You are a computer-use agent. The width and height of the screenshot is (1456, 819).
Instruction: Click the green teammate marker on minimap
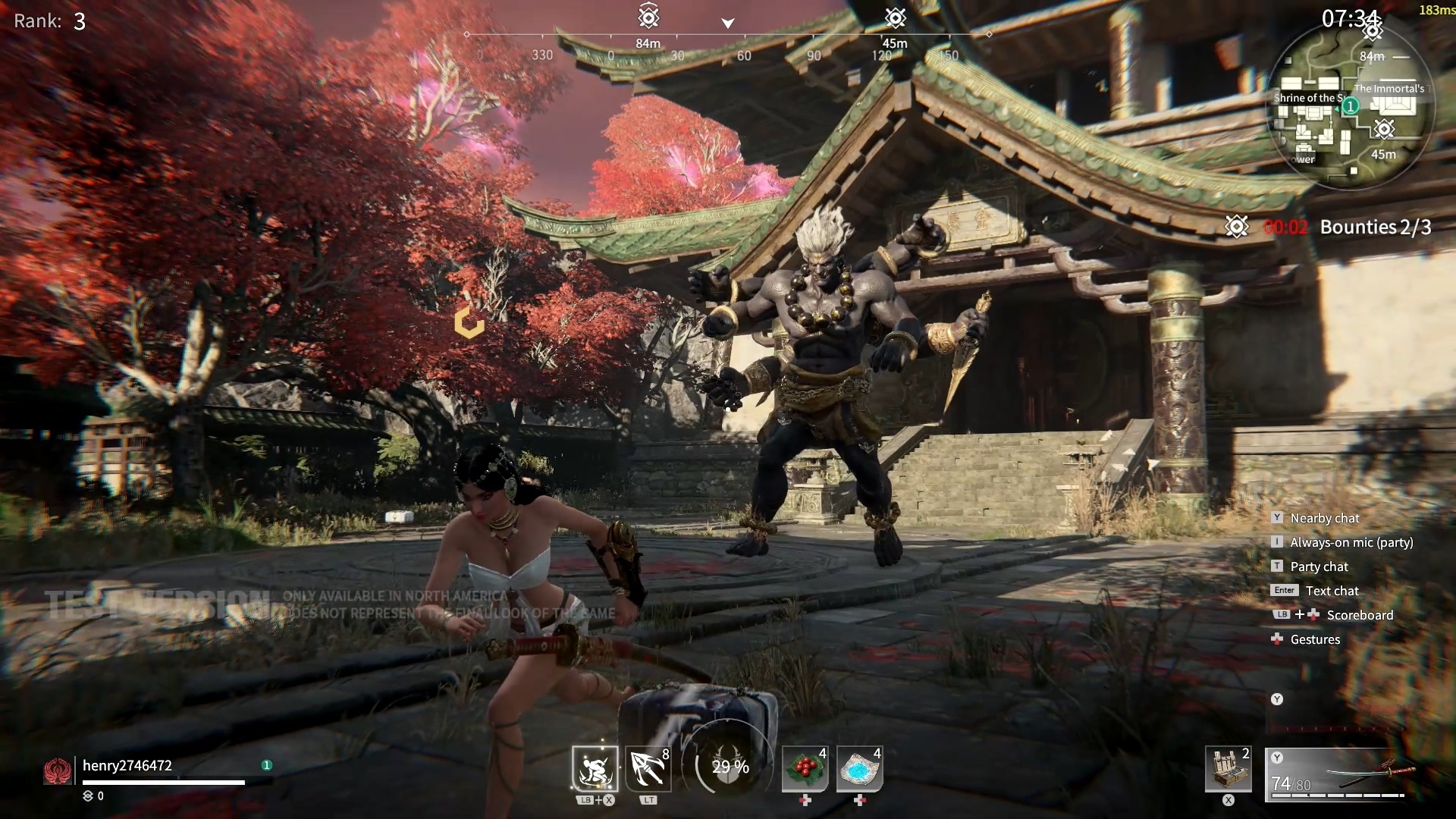point(1351,106)
